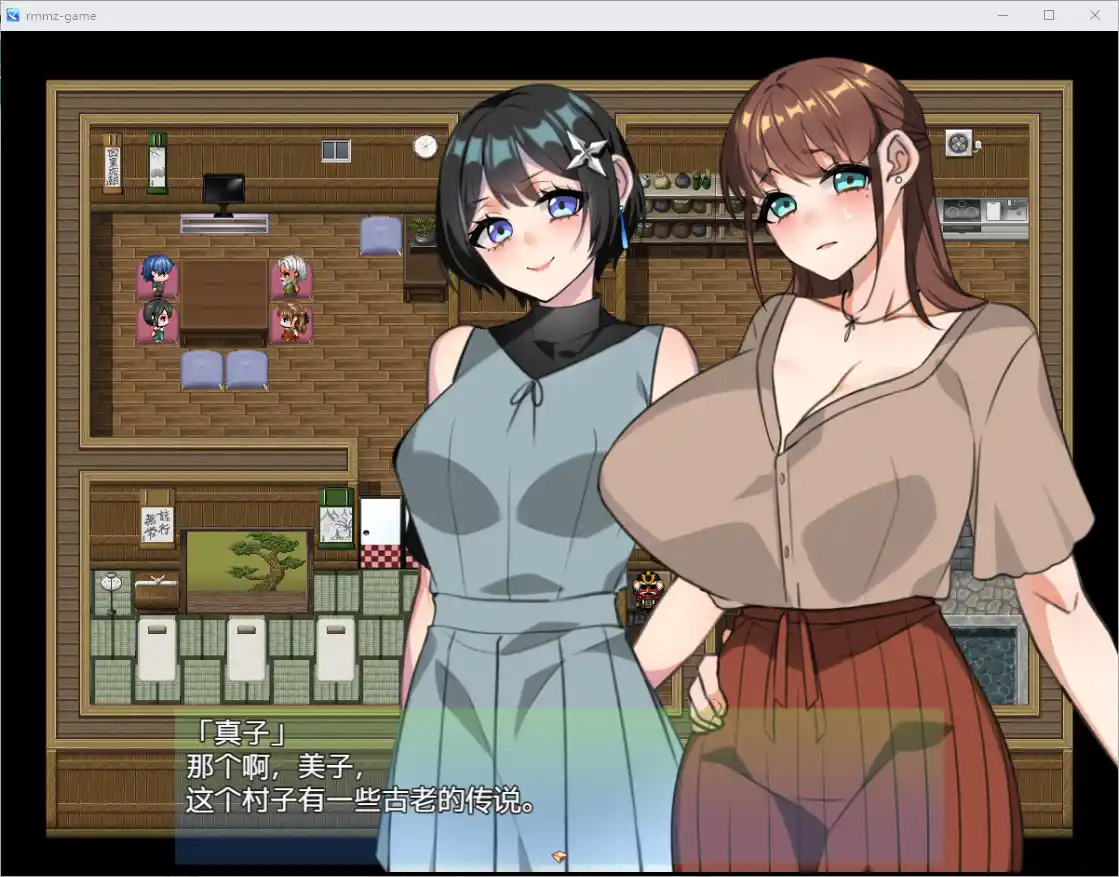The image size is (1119, 877).
Task: Maximize the game window
Action: pyautogui.click(x=1049, y=15)
